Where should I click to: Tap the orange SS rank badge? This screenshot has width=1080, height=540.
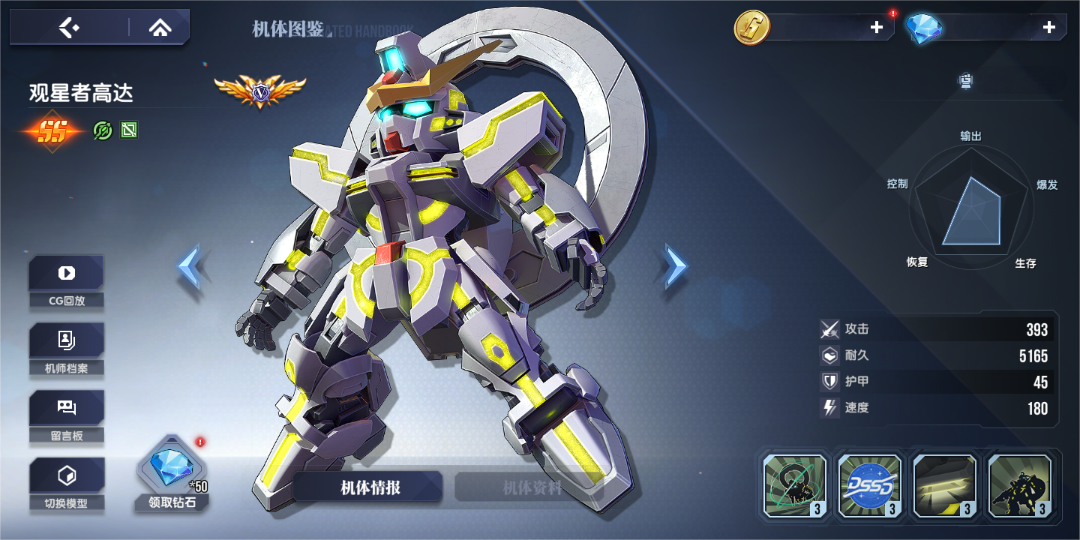(53, 131)
